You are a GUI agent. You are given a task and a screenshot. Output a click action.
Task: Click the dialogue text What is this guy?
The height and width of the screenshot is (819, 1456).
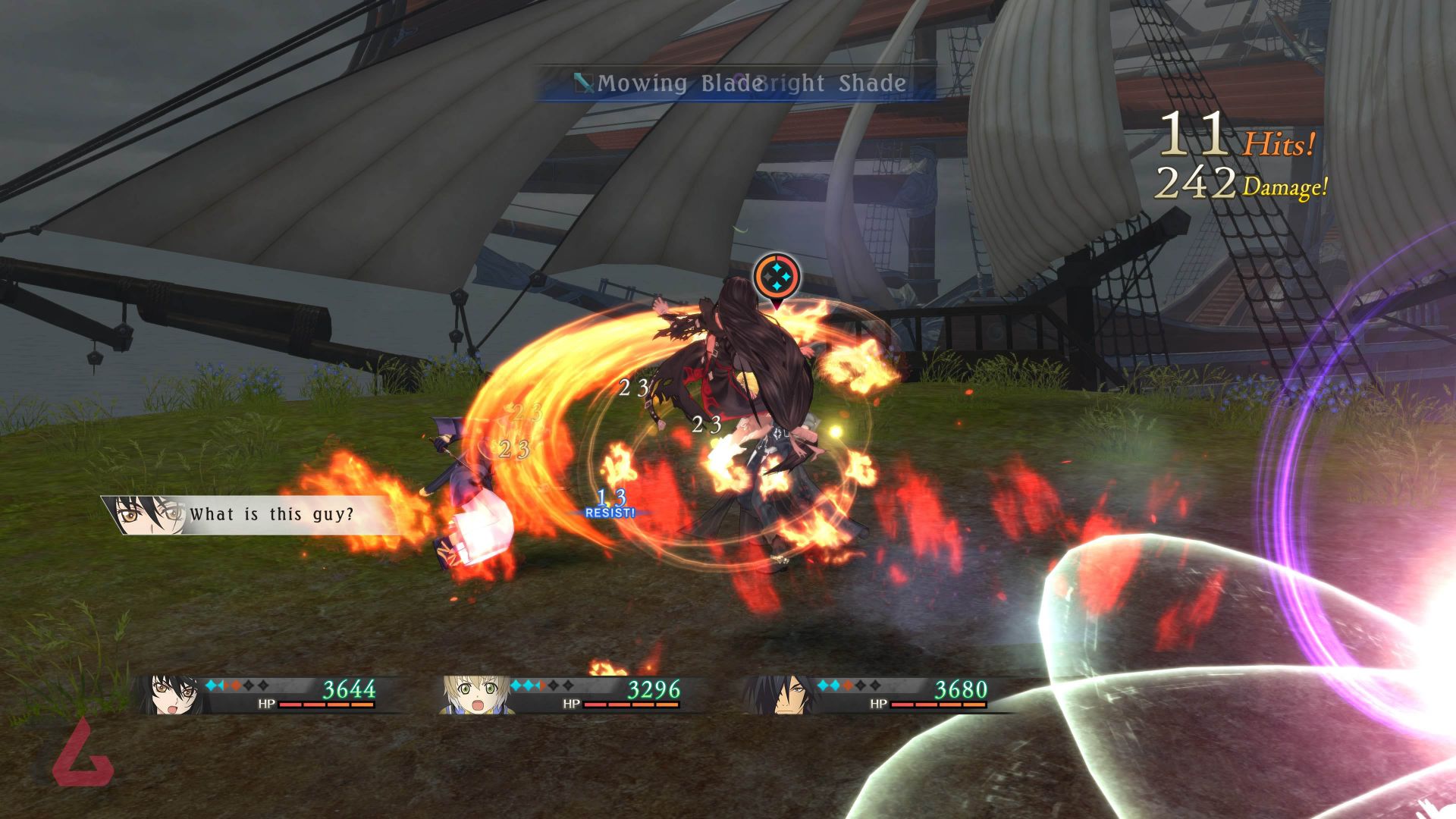click(273, 514)
